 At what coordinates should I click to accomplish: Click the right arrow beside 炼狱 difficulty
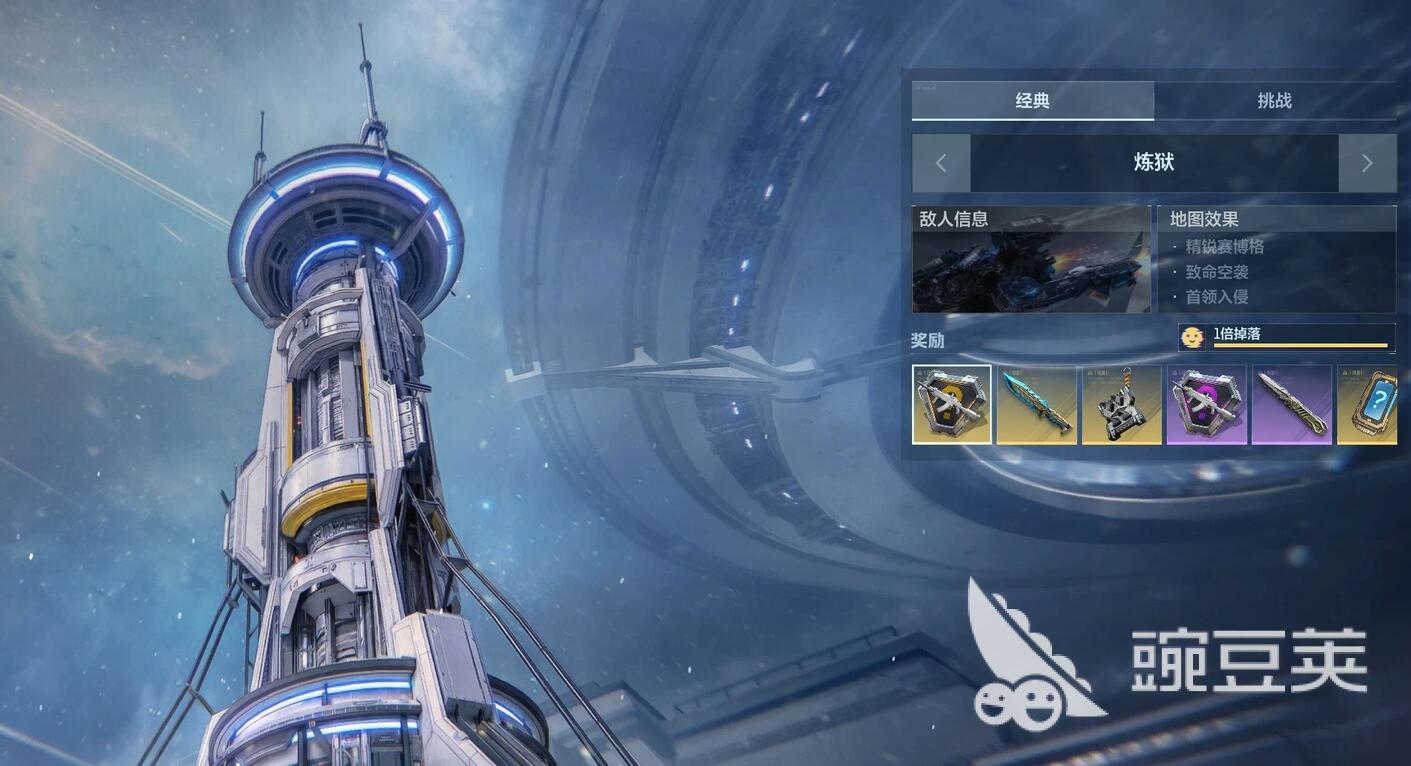(x=1367, y=163)
